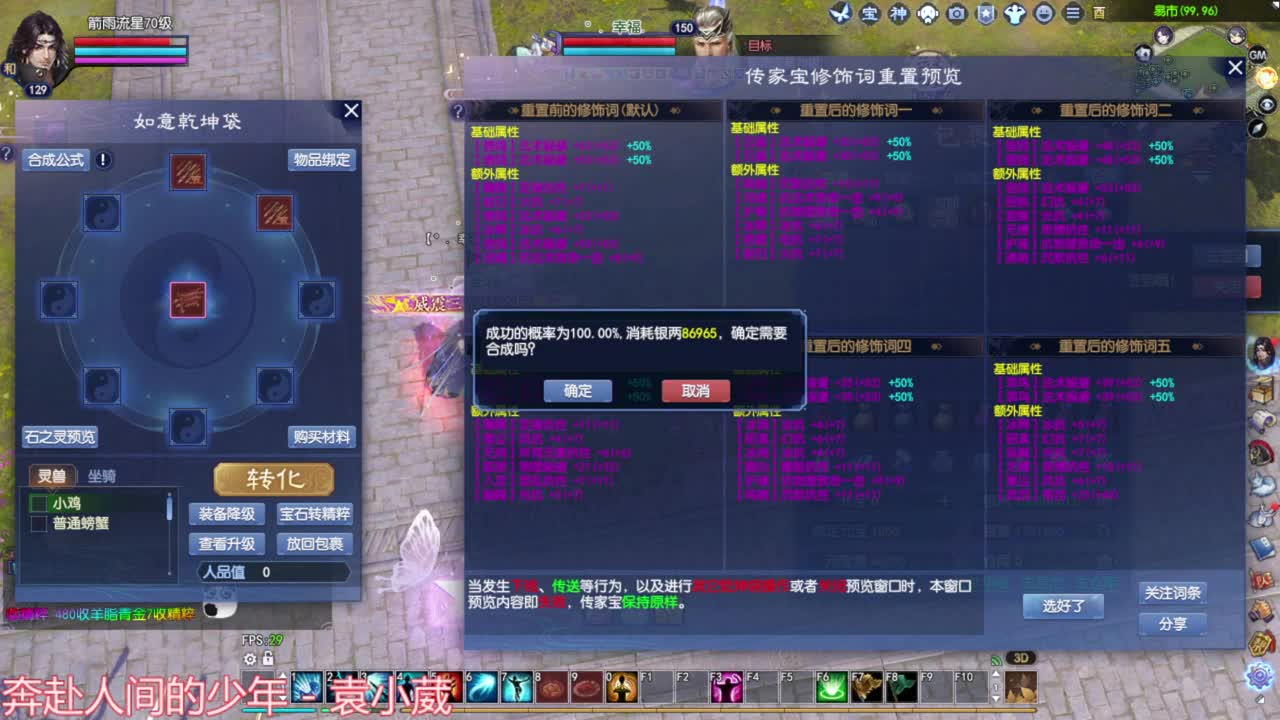
Task: Open the camera screenshot tool in the top toolbar
Action: 957,13
